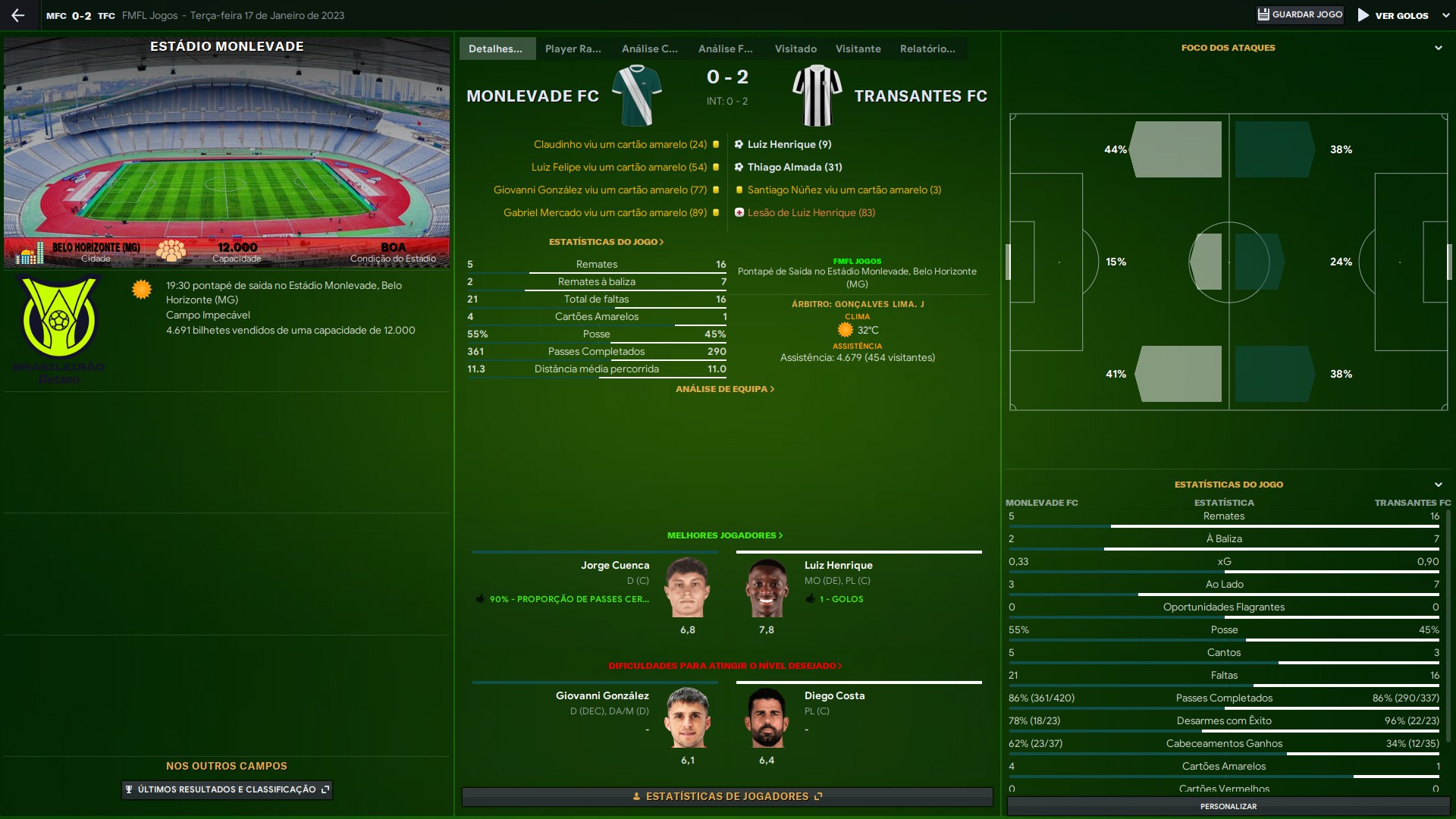Expand the Foco dos Ataques dropdown
The image size is (1456, 819).
point(1438,48)
